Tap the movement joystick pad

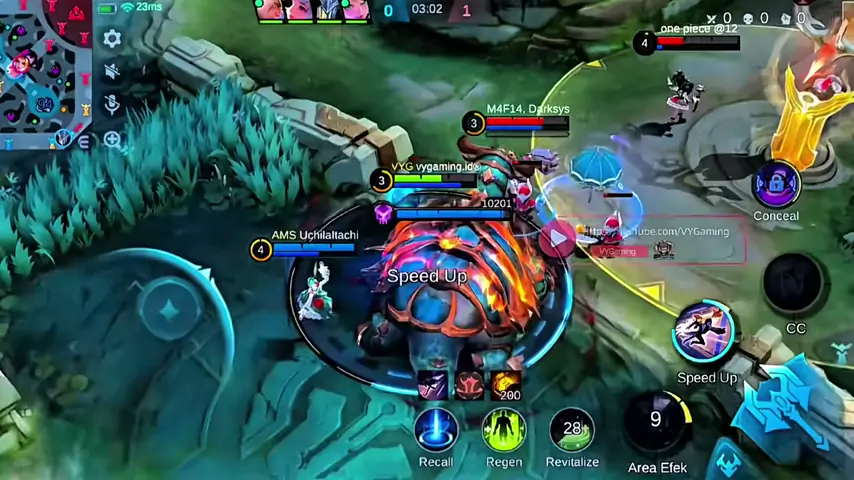pos(168,309)
